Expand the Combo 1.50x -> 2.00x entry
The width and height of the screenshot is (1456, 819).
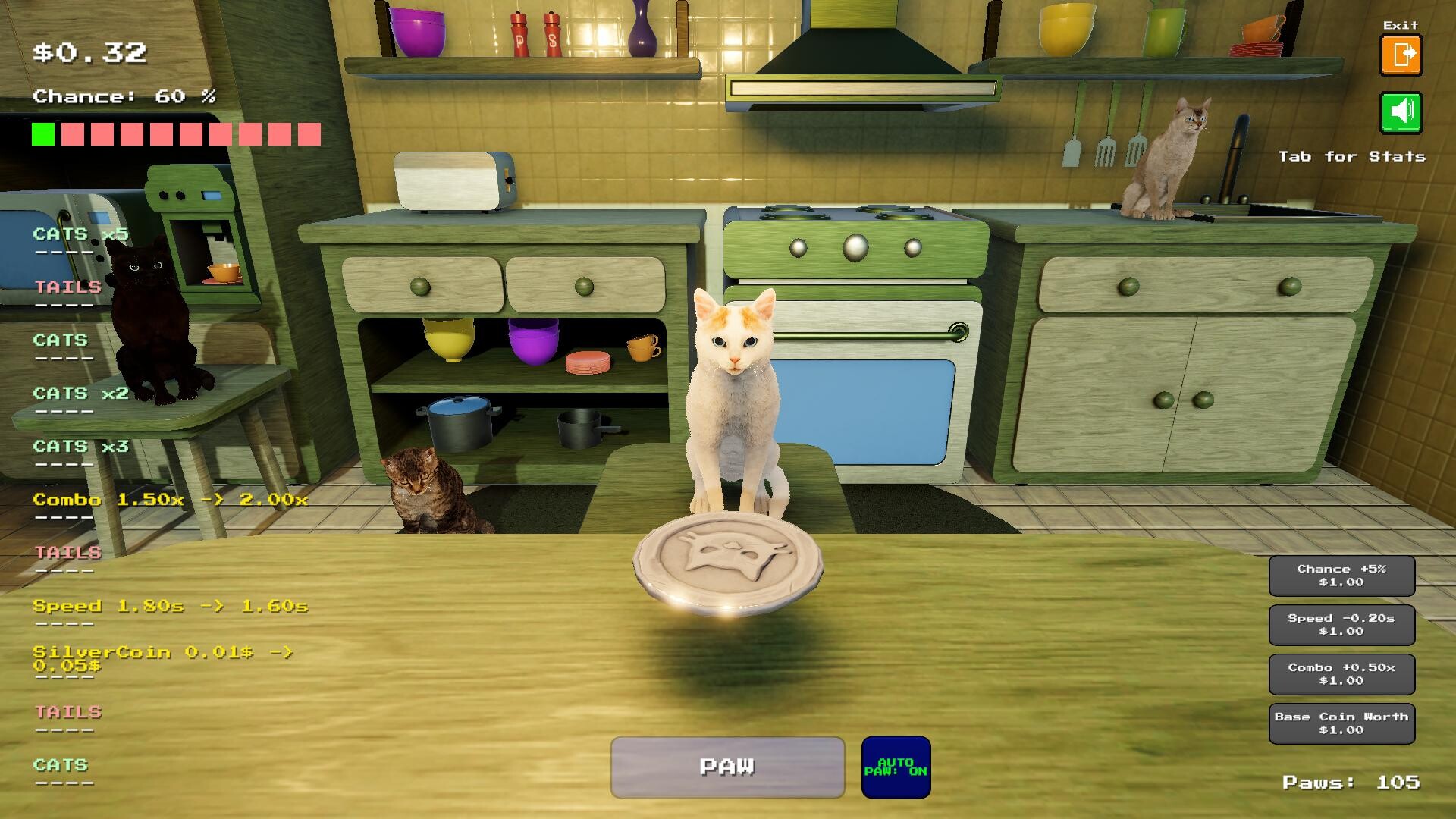tap(171, 500)
